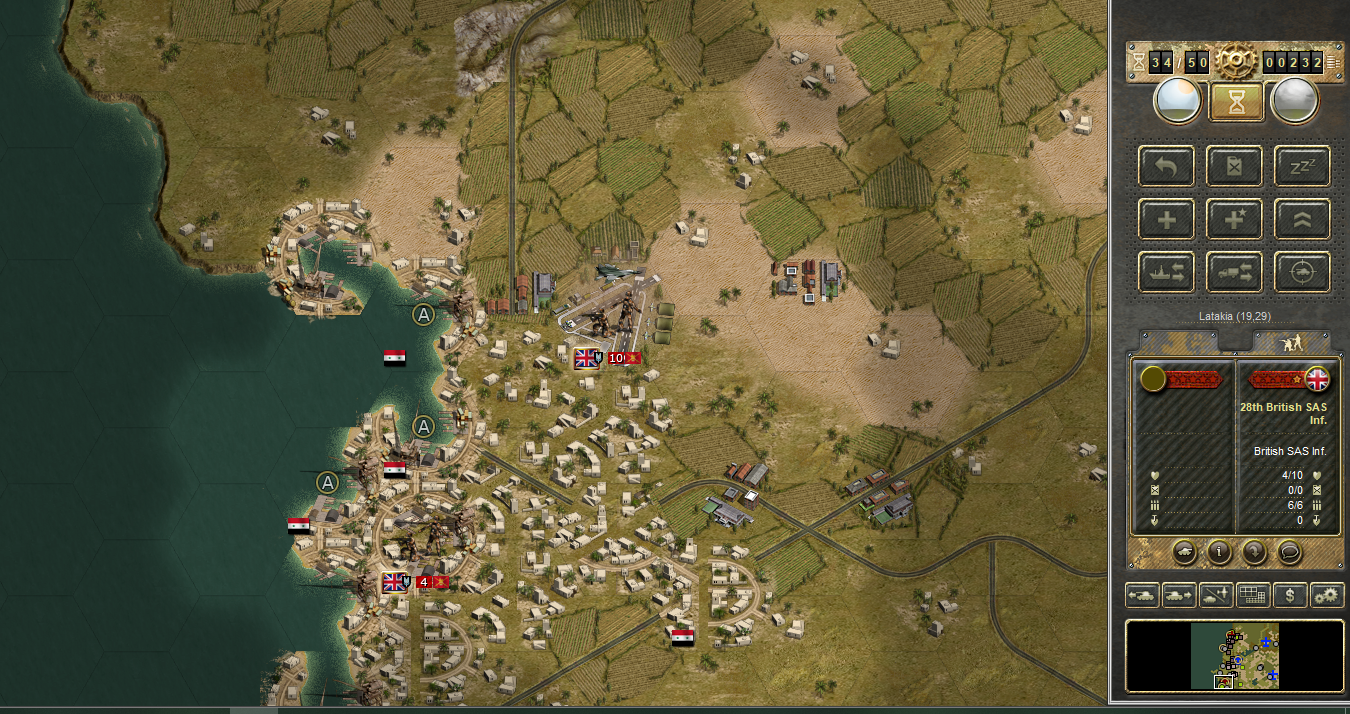The width and height of the screenshot is (1350, 714).
Task: Resupply the unit with the fuel can button
Action: (x=1234, y=166)
